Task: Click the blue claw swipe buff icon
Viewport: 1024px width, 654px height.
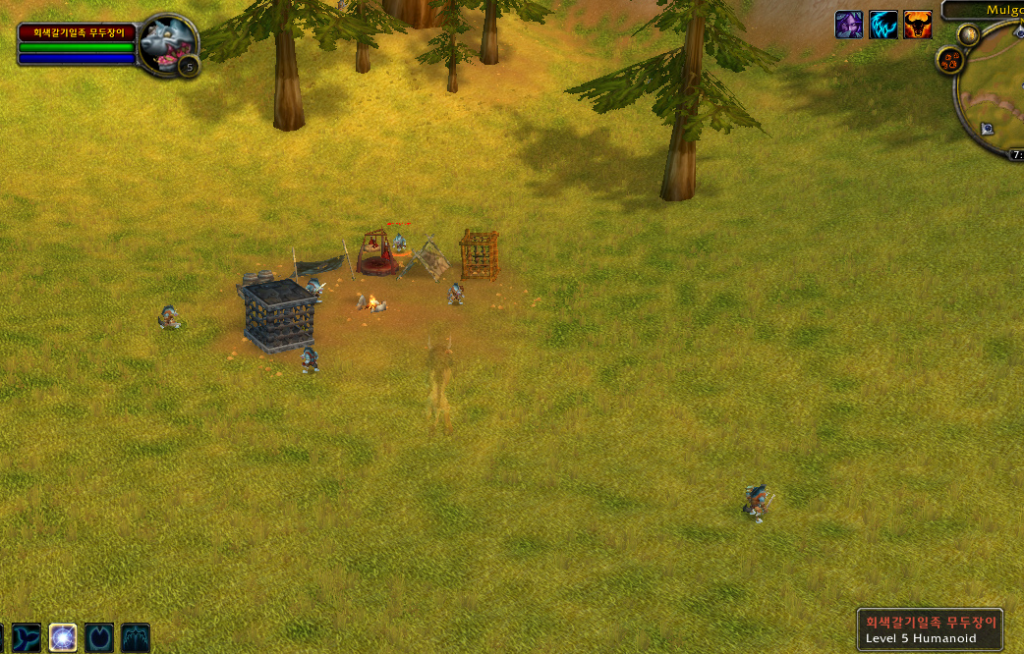Action: [883, 25]
